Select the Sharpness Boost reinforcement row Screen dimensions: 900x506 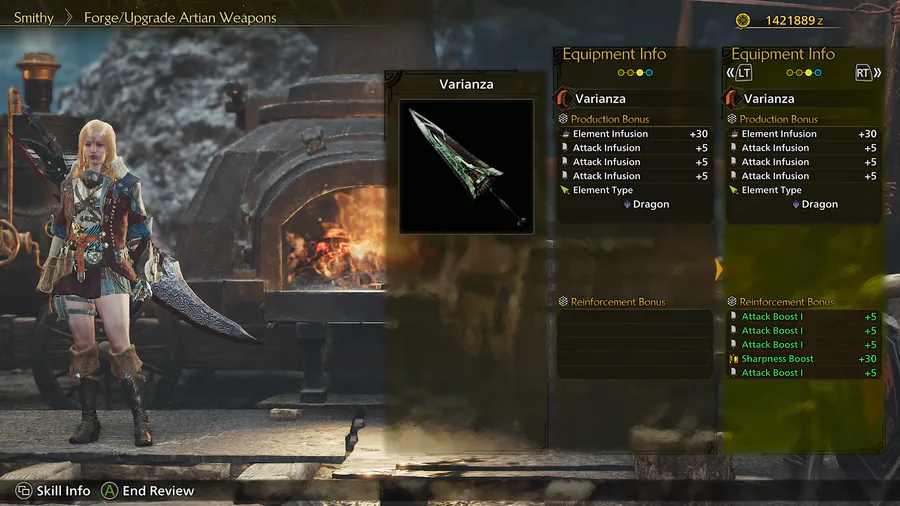coord(803,359)
